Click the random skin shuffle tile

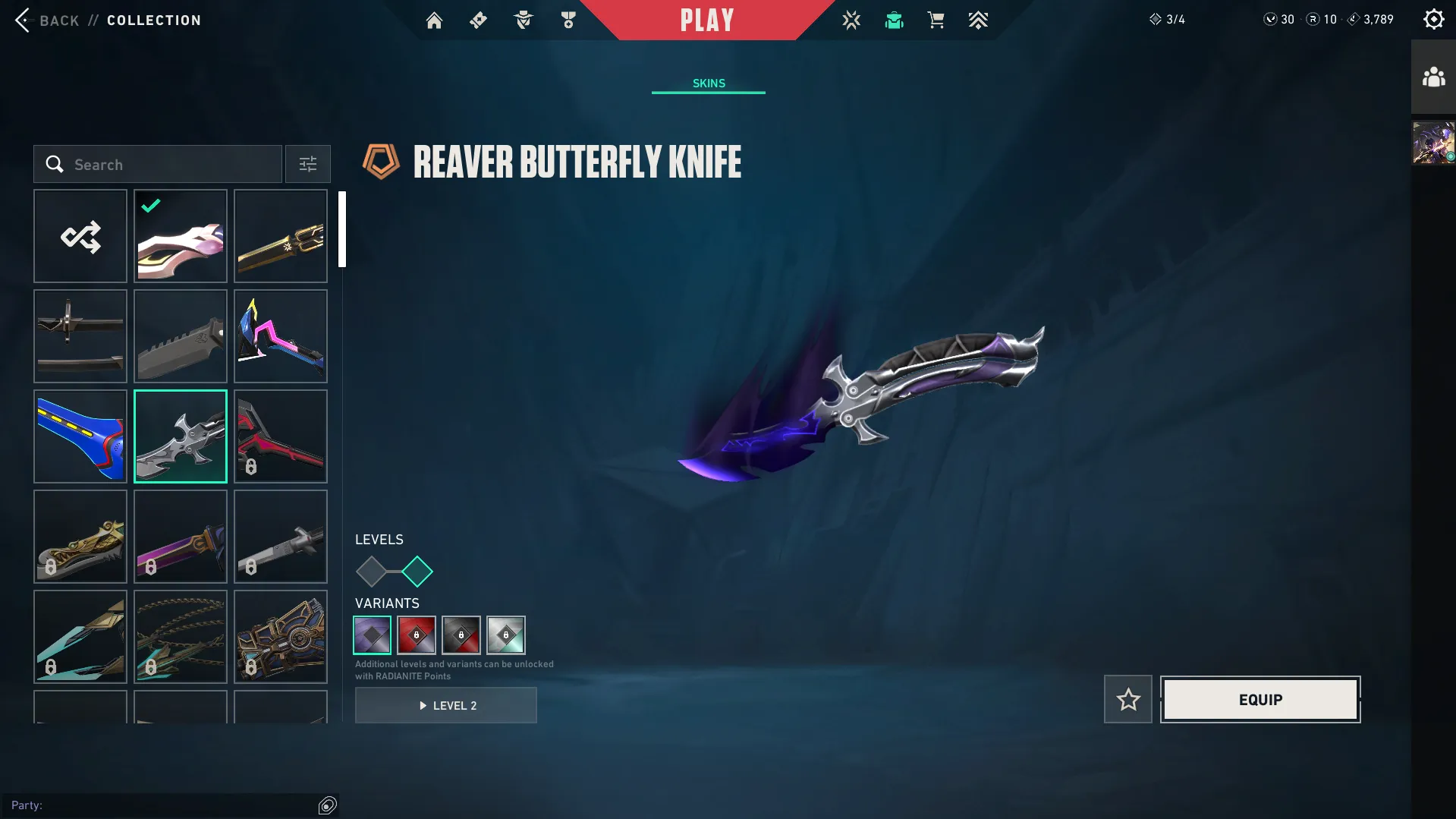pos(80,236)
